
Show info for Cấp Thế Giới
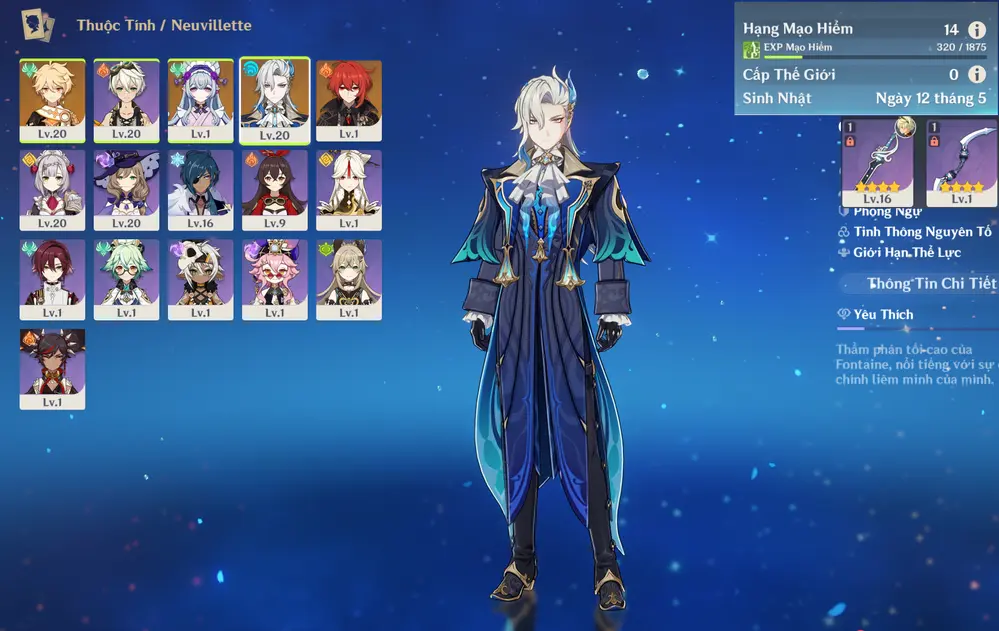[977, 74]
